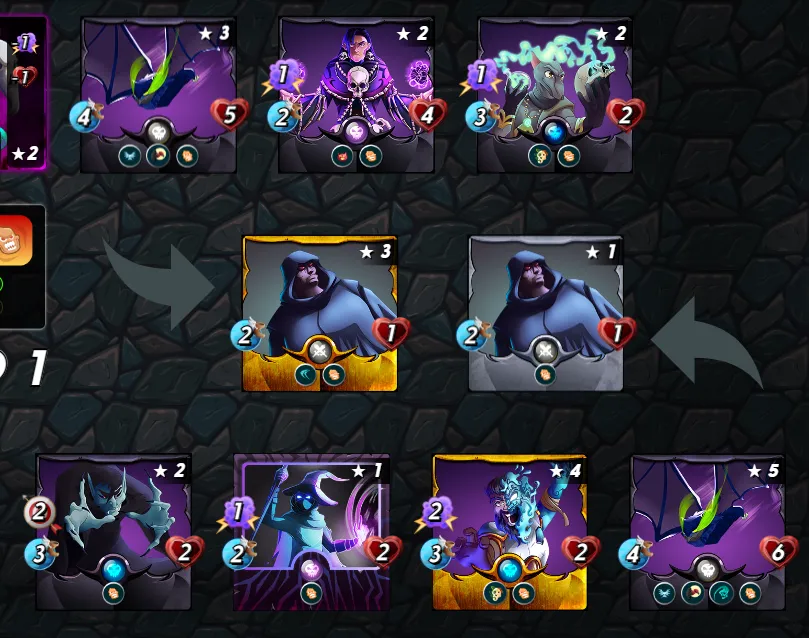Pick the green ghostly undead card
This screenshot has width=809, height=638.
(x=554, y=94)
